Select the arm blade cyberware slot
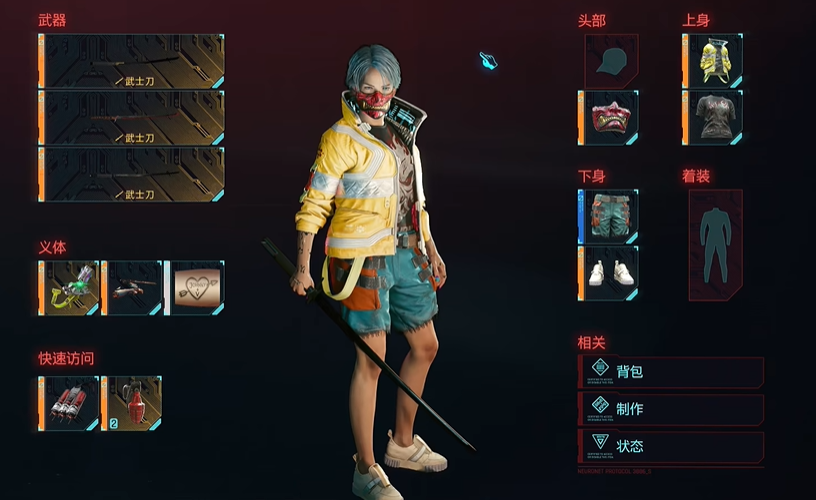Image resolution: width=816 pixels, height=500 pixels. 133,288
